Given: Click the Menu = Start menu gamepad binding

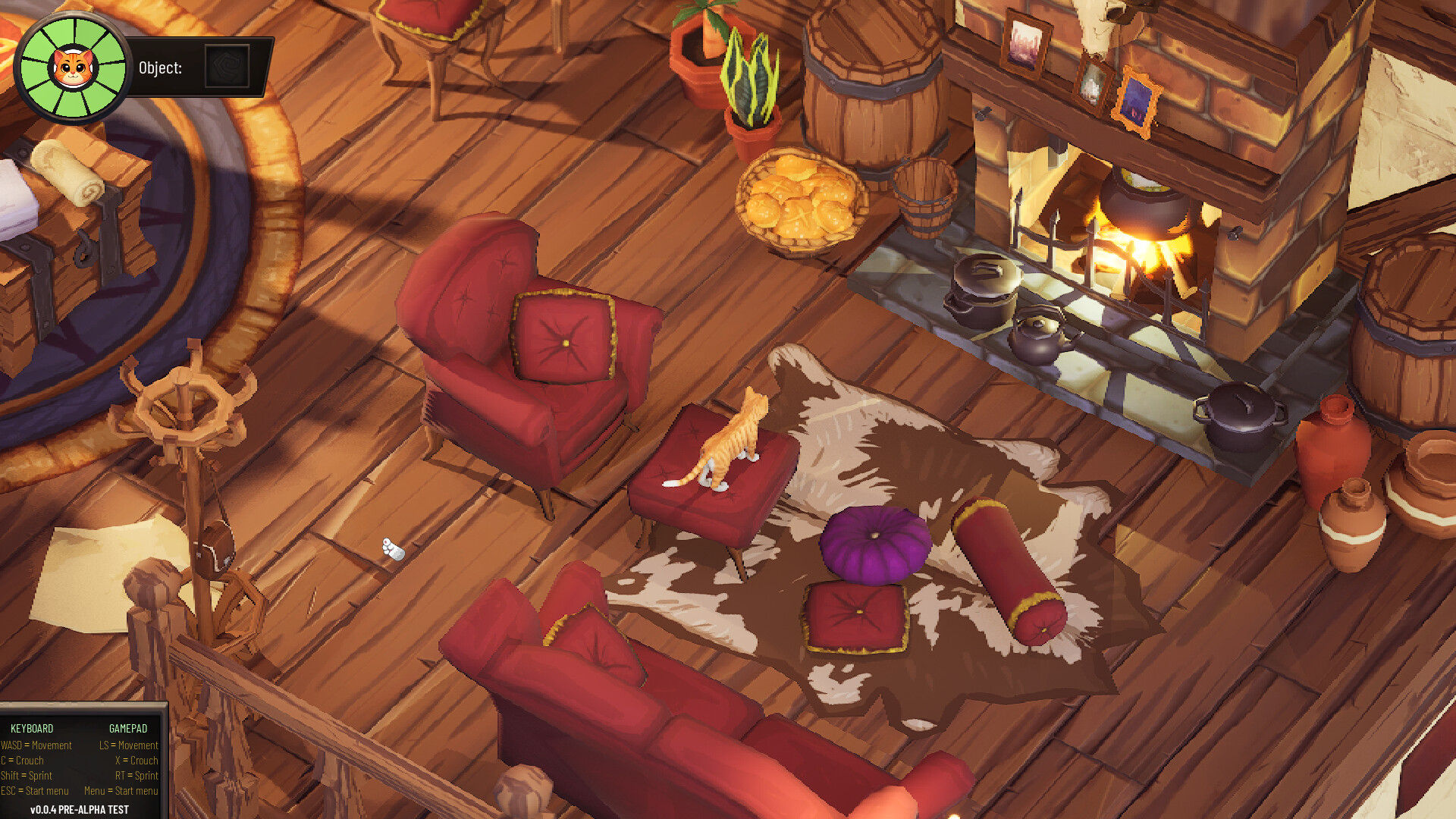Looking at the screenshot, I should 121,791.
